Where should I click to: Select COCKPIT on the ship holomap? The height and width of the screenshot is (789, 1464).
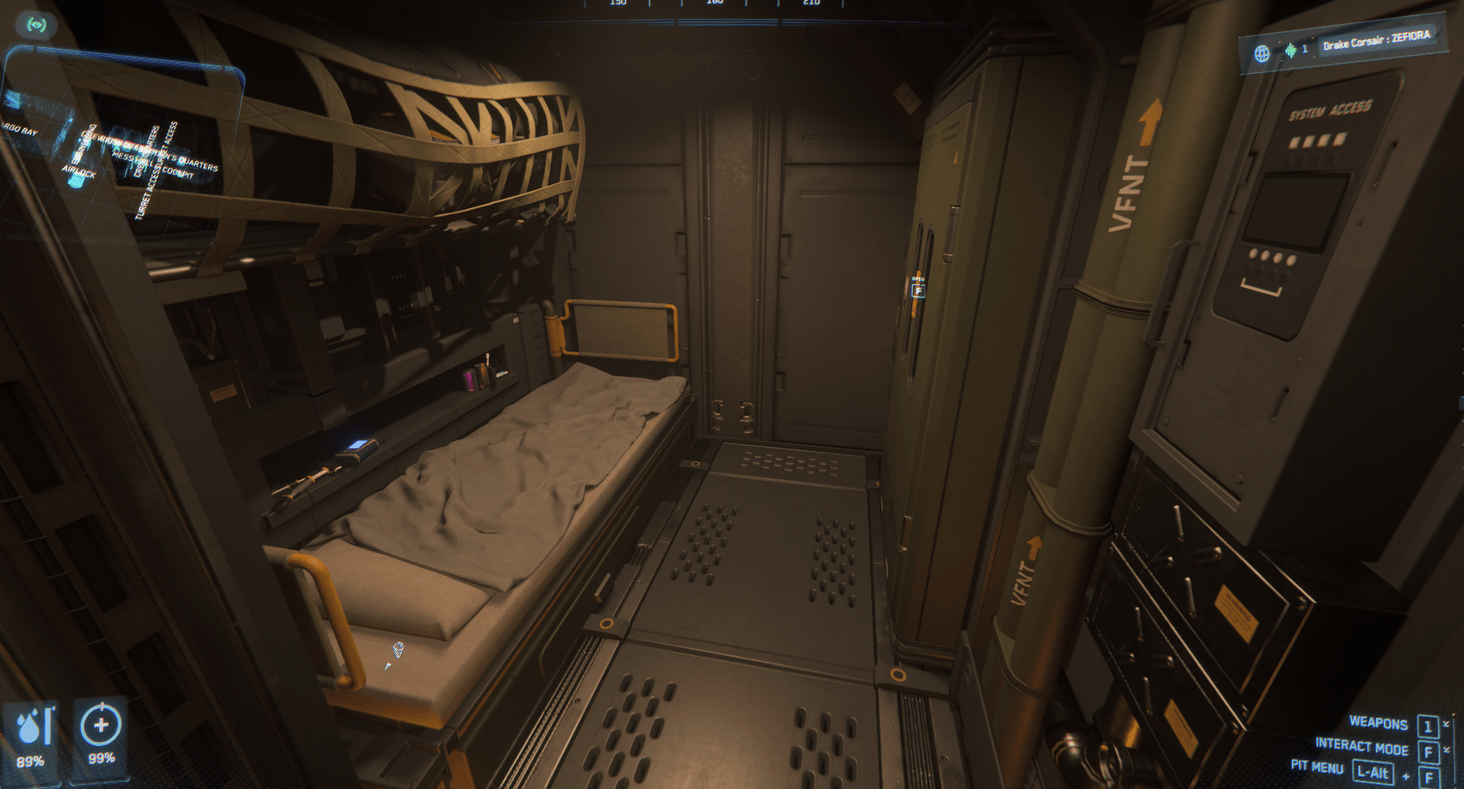point(177,173)
